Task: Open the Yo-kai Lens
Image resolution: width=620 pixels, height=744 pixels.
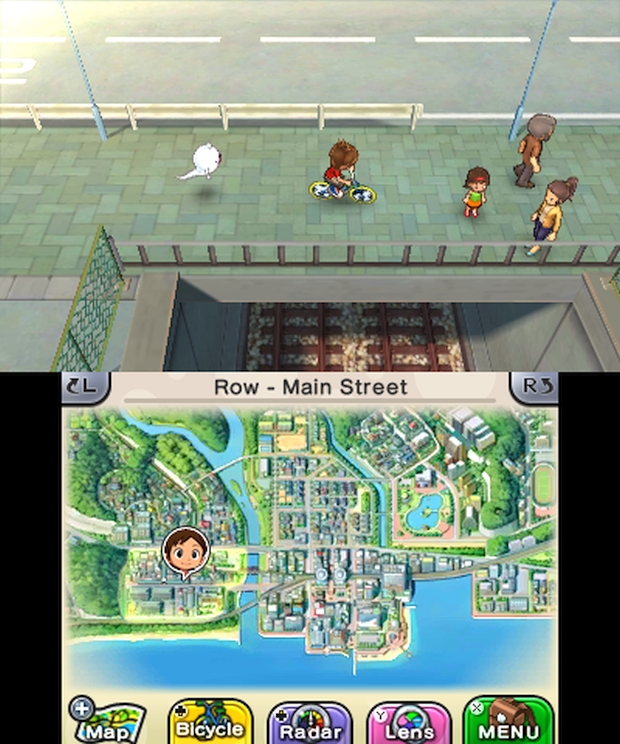Action: 408,721
